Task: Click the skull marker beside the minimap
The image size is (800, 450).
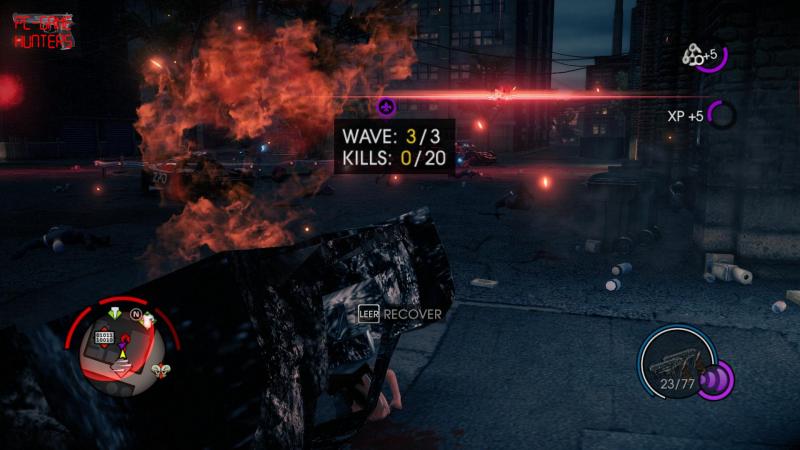Action: pos(158,371)
